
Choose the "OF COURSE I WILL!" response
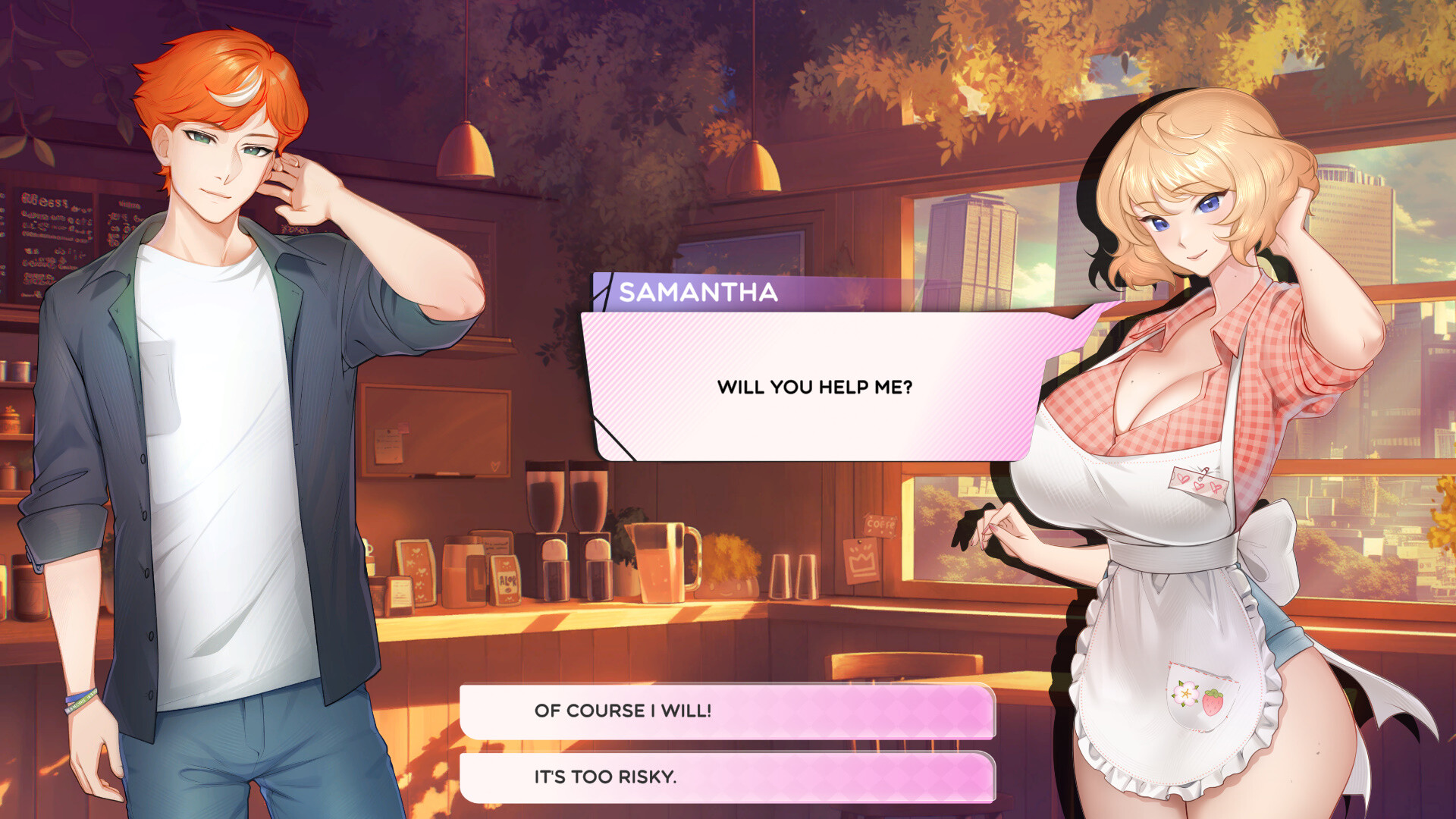(728, 711)
